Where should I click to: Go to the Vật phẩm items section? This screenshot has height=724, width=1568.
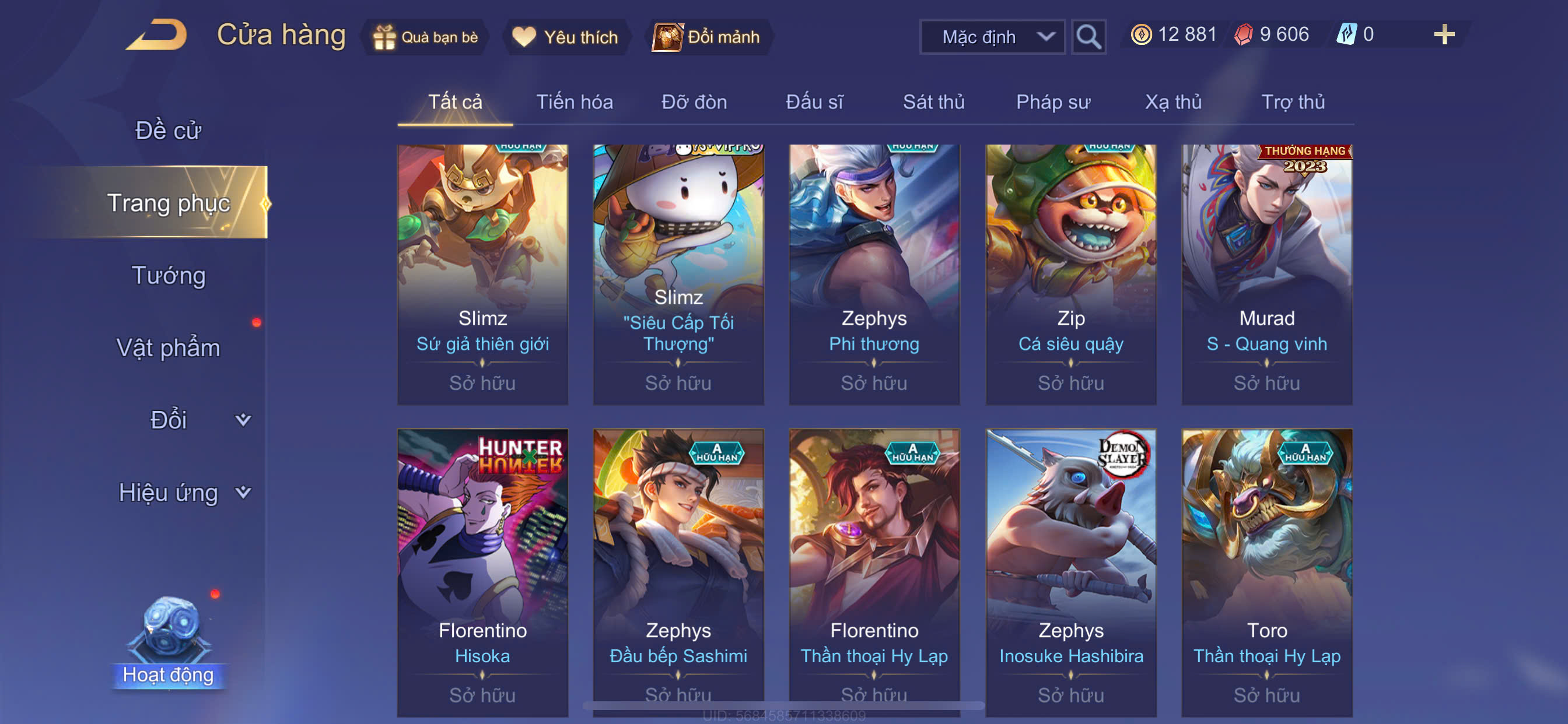click(168, 347)
